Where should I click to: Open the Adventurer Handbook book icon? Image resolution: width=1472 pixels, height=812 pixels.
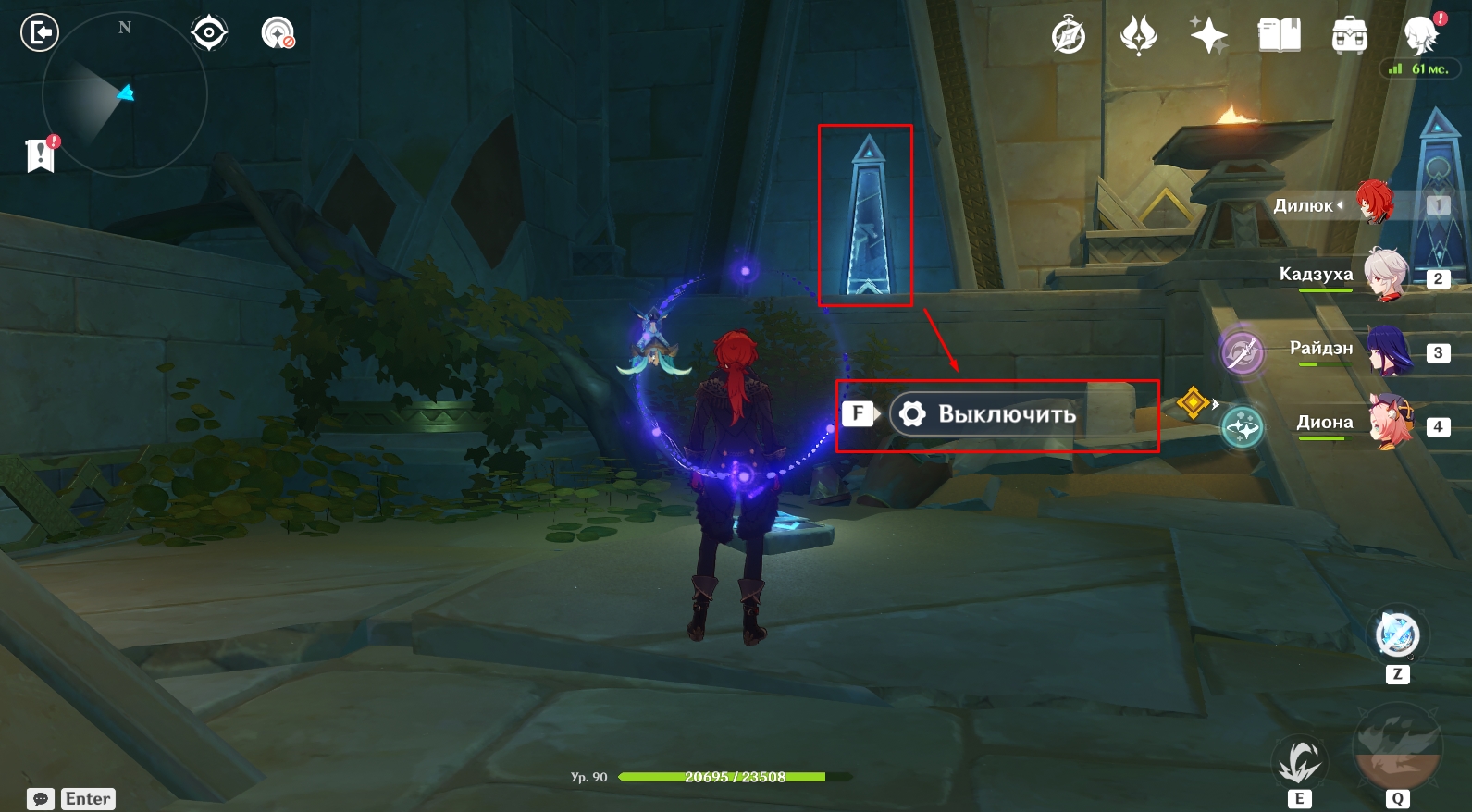point(1280,37)
